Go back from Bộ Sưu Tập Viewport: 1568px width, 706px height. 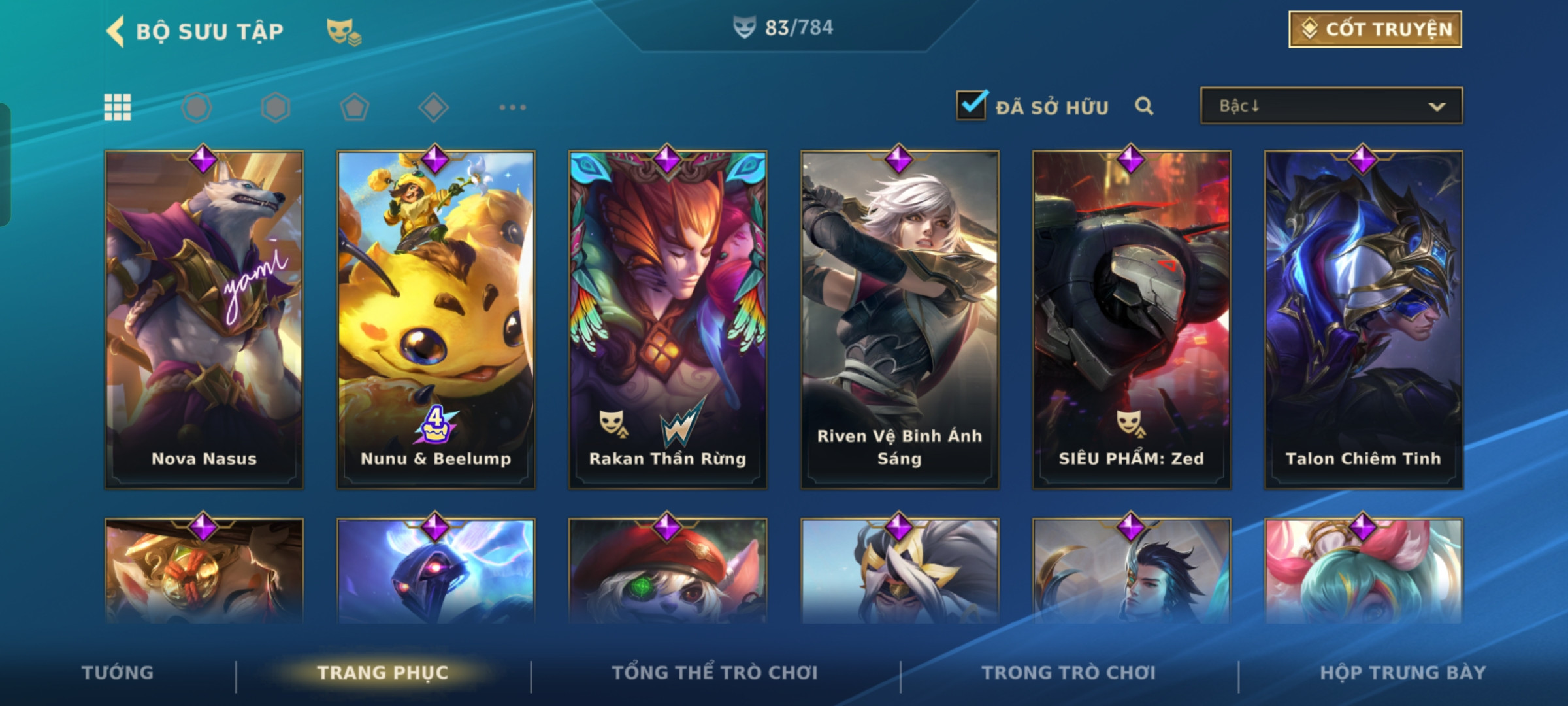tap(116, 31)
